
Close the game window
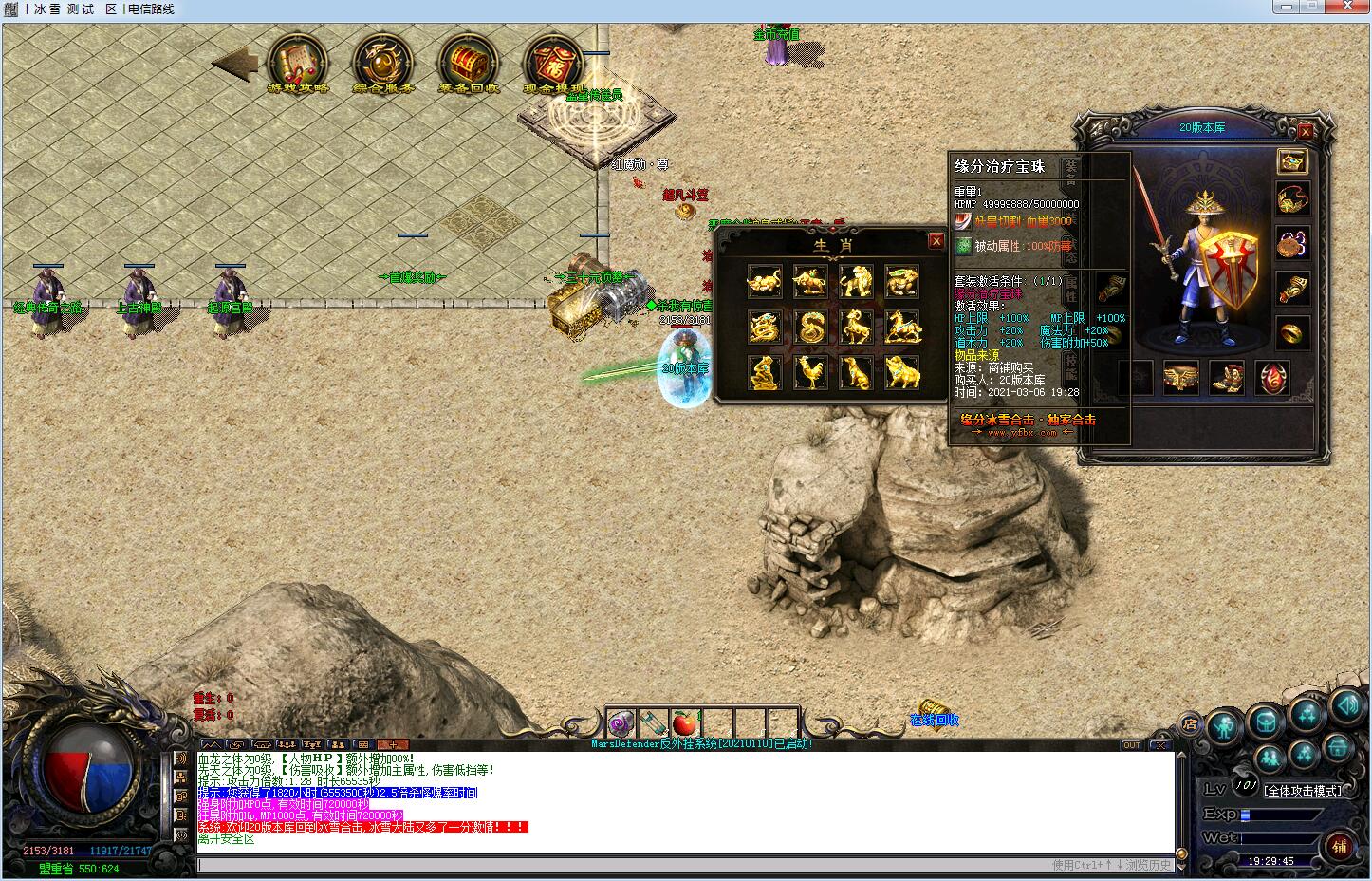pos(1347,8)
